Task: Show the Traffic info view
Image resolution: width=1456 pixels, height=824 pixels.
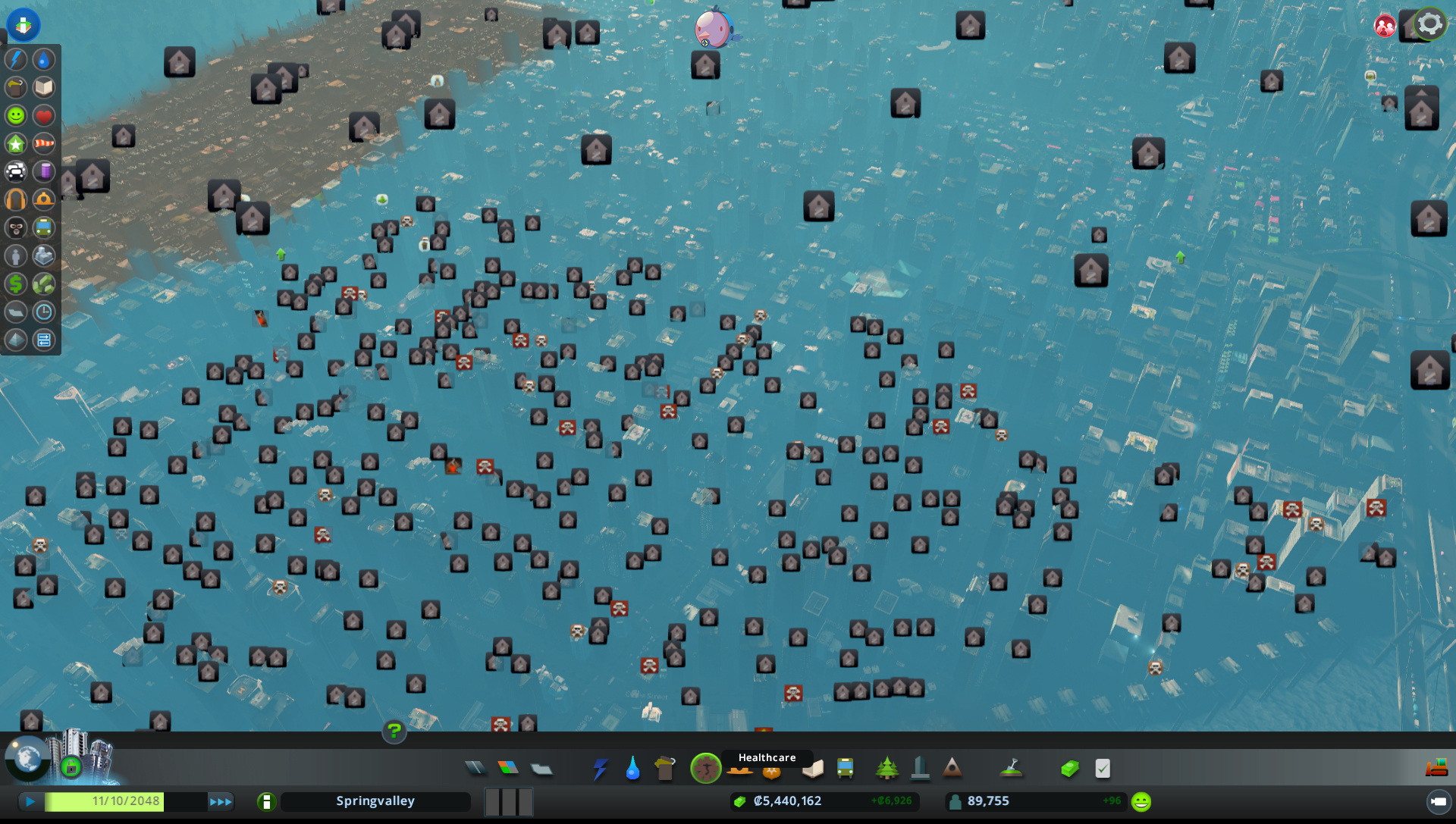Action: (17, 171)
